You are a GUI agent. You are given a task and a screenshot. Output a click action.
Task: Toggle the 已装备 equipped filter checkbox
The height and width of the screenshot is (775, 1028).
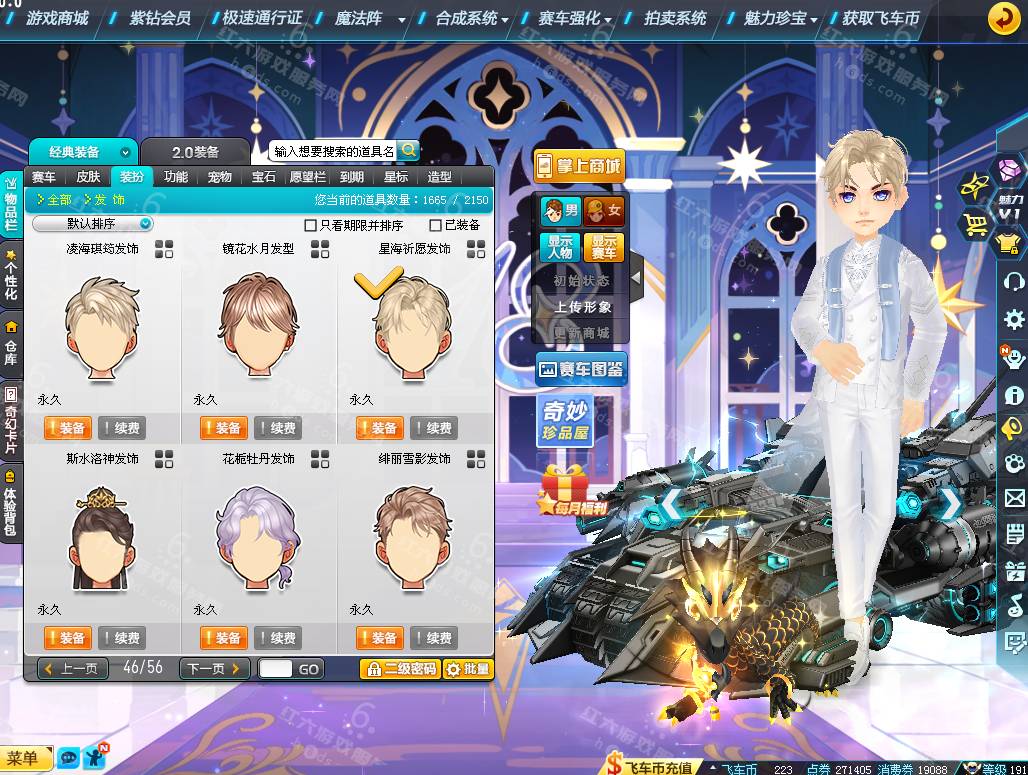435,225
